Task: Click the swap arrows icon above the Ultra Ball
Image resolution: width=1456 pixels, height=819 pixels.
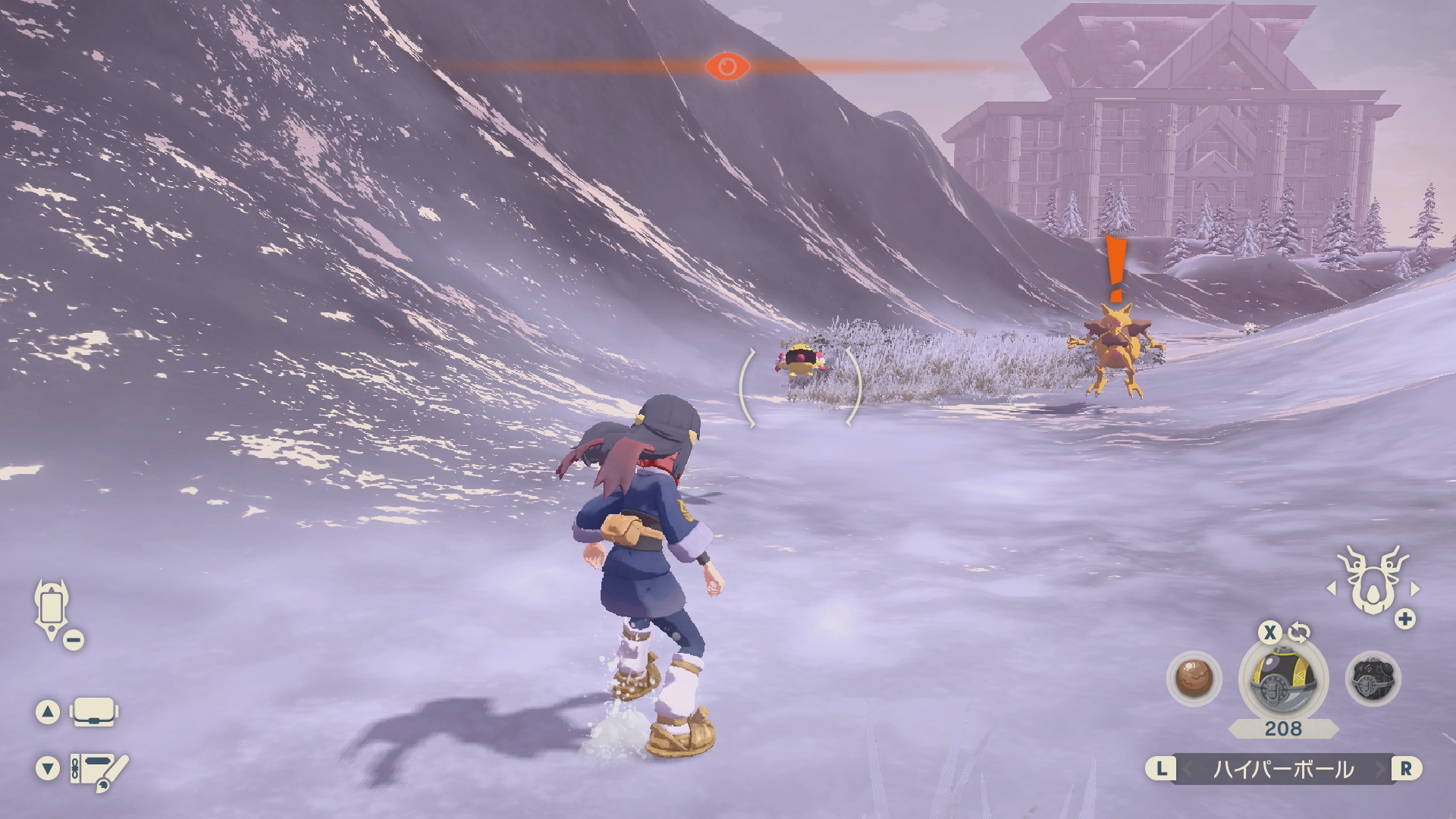Action: coord(1299,632)
